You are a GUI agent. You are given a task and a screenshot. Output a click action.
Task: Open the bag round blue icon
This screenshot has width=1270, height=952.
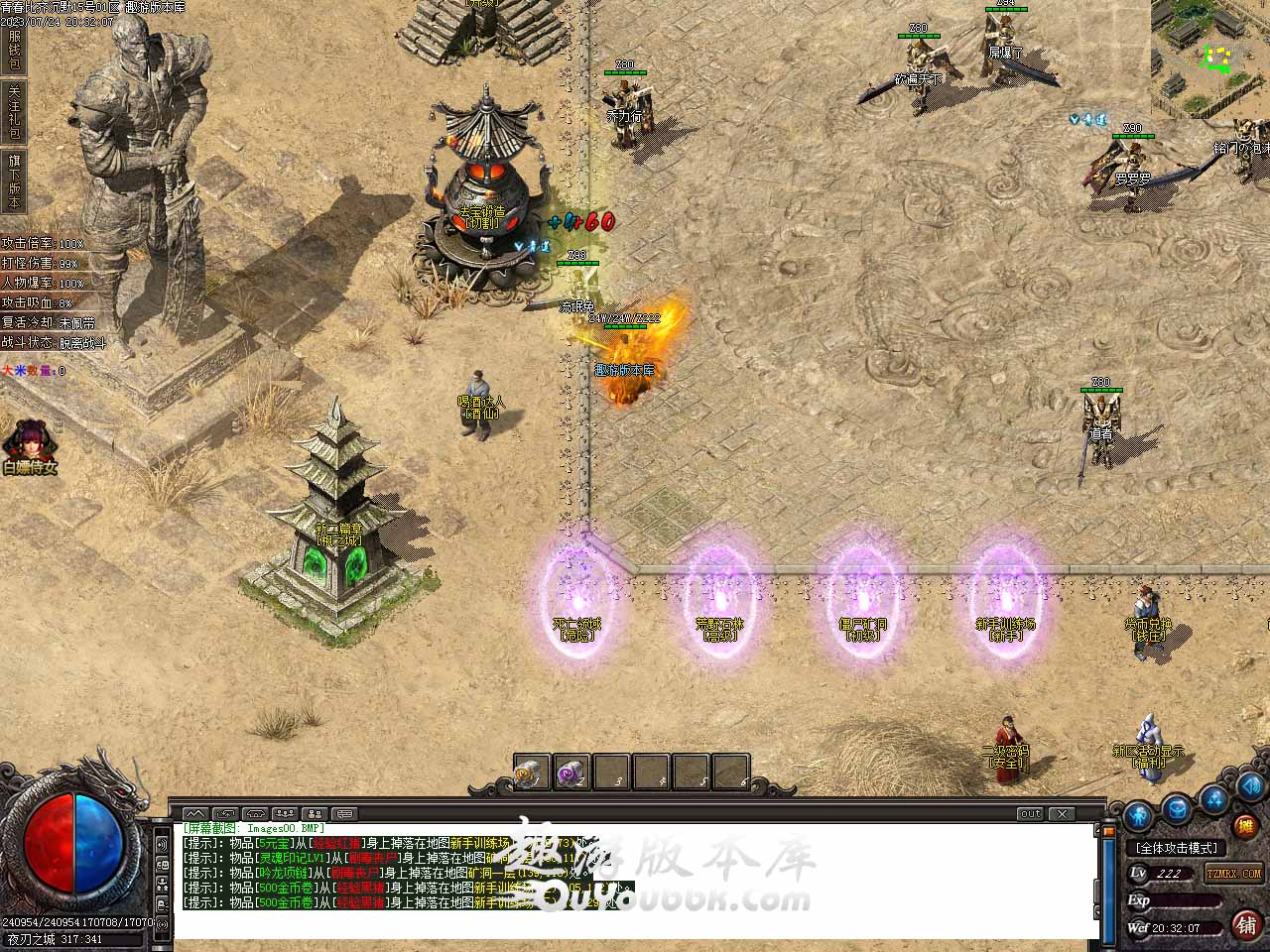click(x=1177, y=807)
